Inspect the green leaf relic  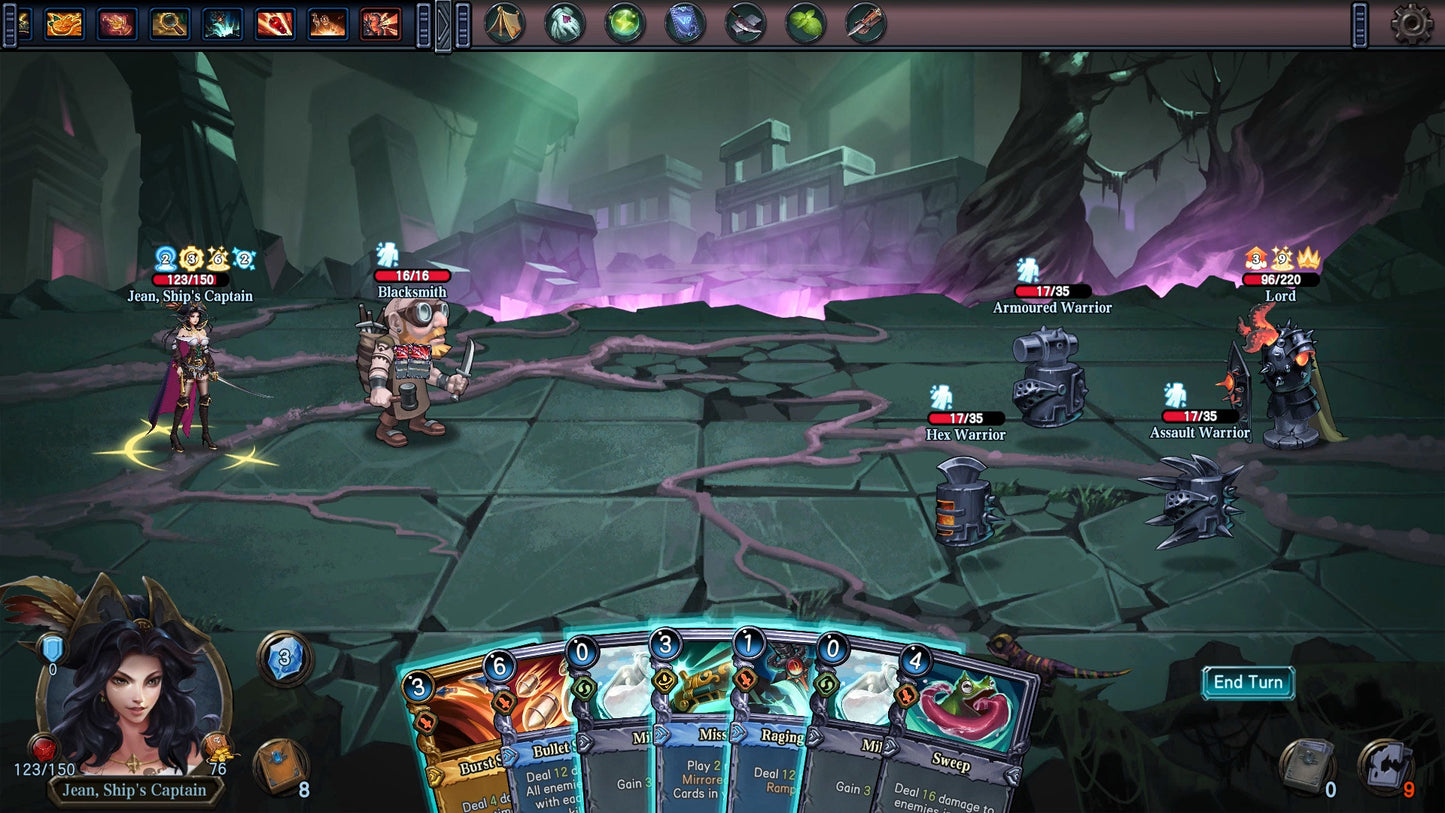point(805,23)
